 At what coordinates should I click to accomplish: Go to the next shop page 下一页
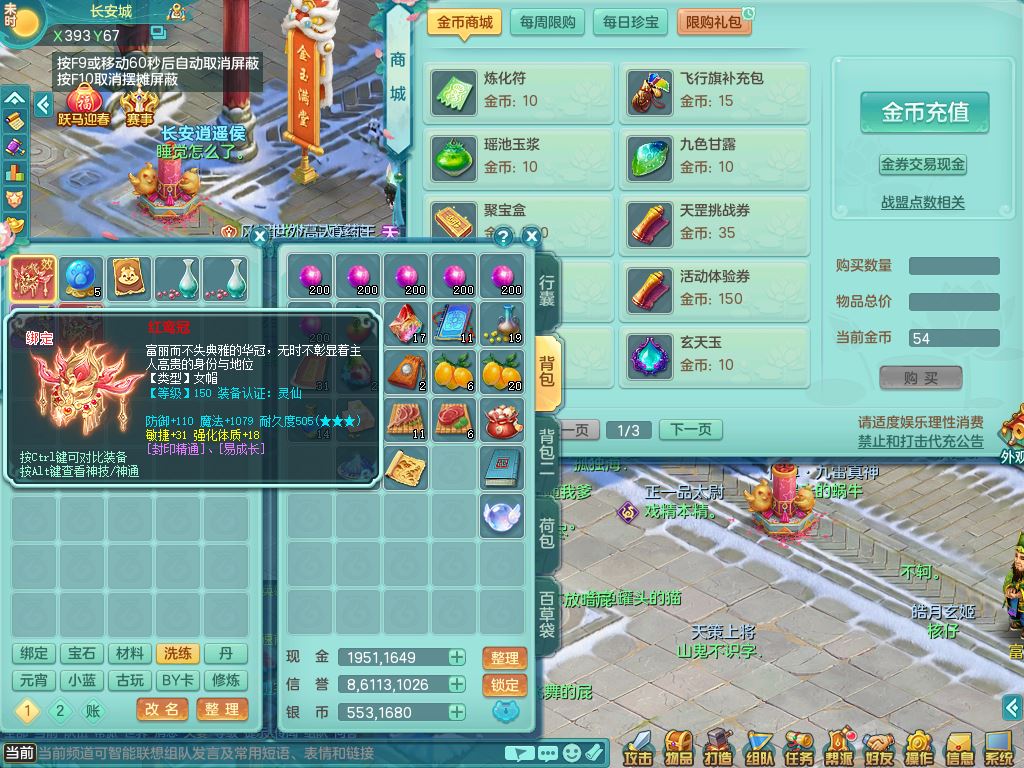coord(690,430)
